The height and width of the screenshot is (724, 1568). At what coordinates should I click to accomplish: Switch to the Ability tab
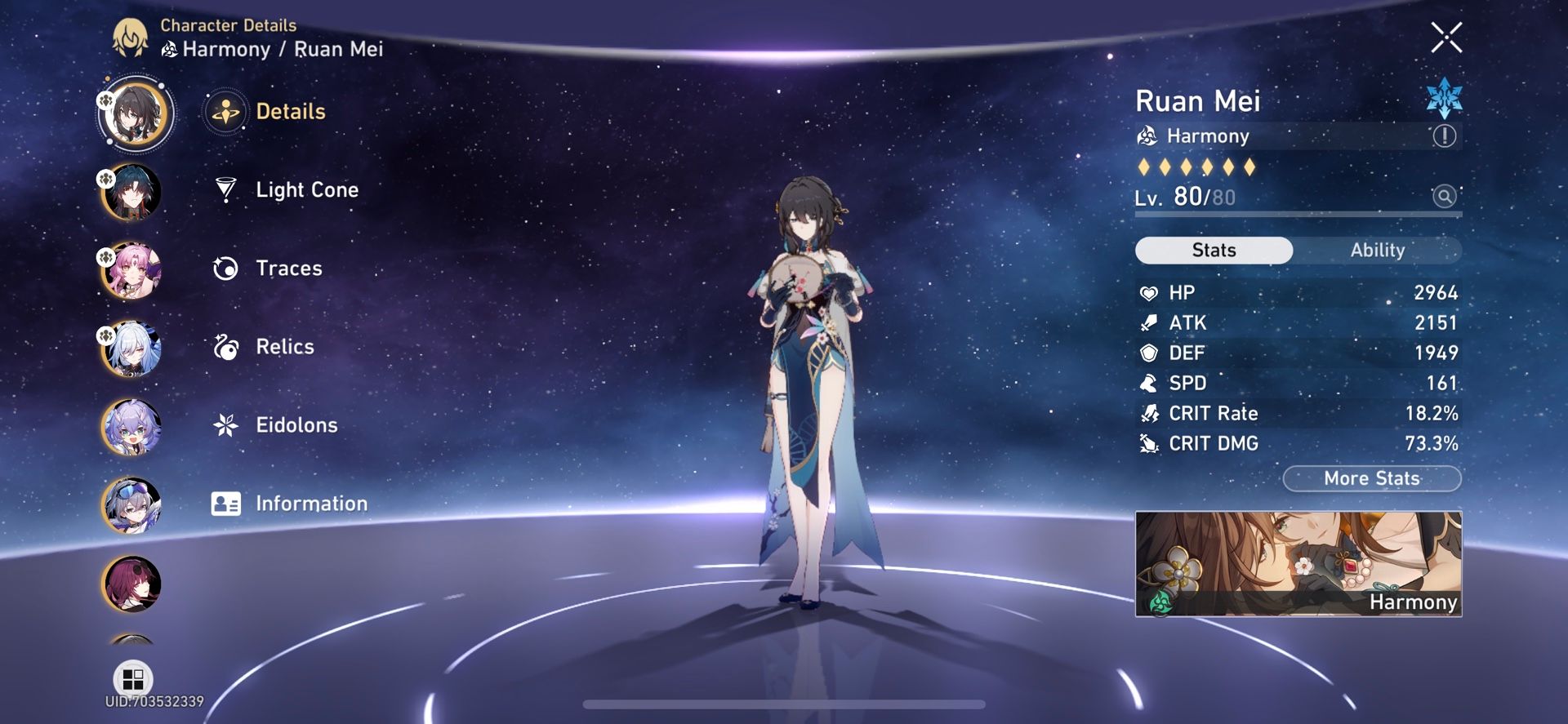pos(1379,250)
